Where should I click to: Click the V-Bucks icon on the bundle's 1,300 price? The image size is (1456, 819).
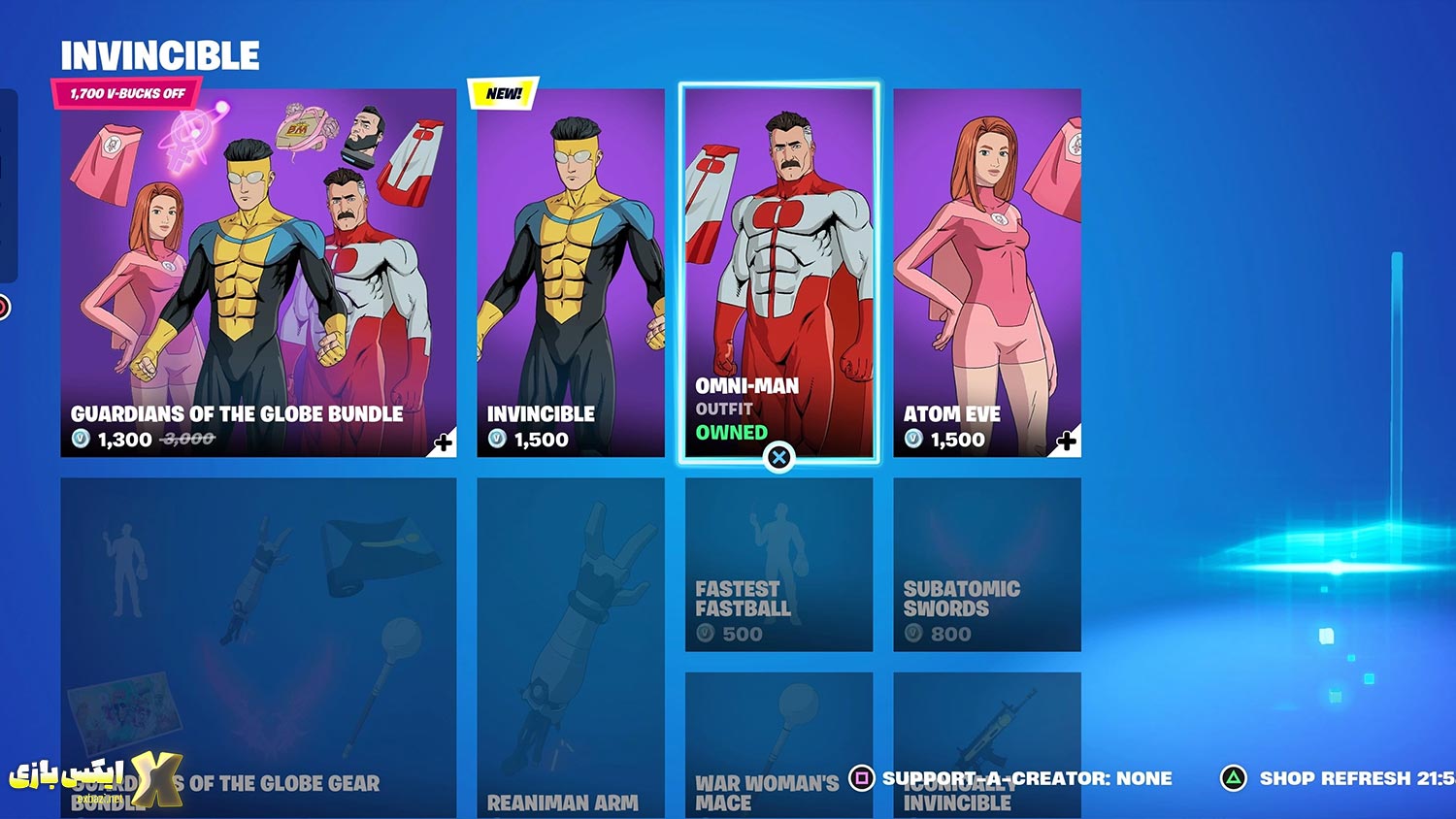82,440
